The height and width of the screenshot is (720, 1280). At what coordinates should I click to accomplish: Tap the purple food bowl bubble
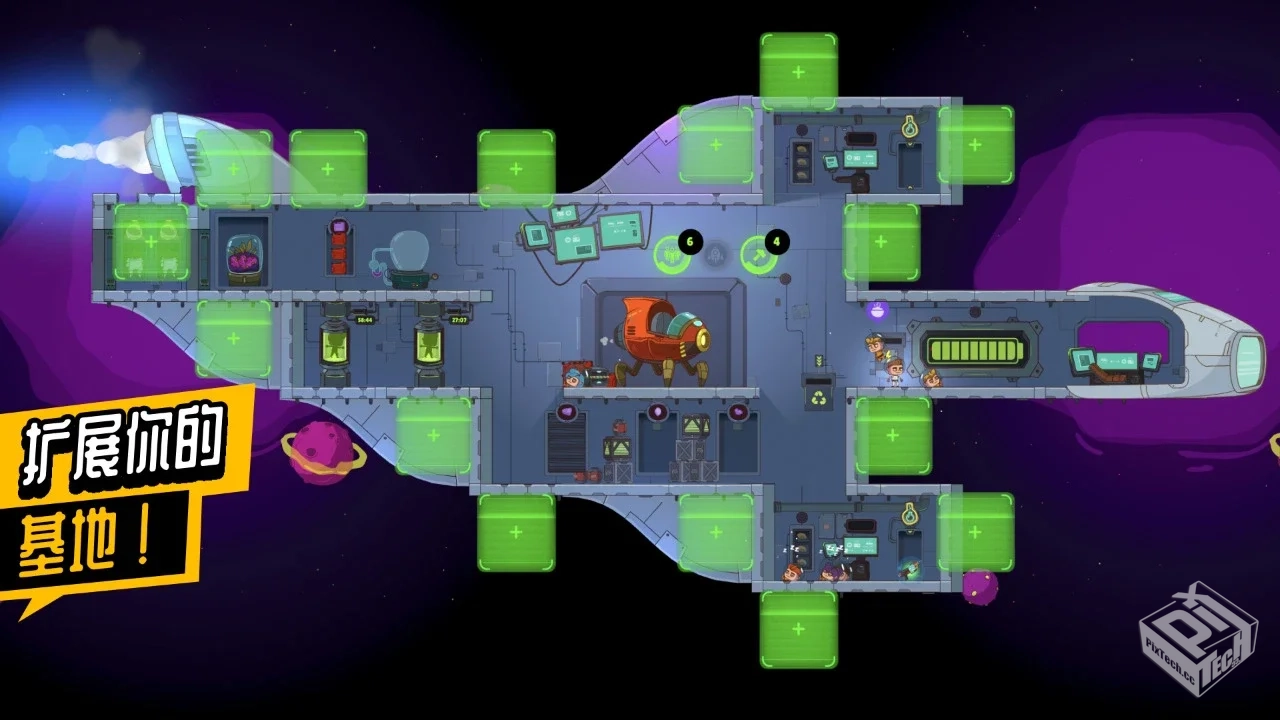click(878, 311)
